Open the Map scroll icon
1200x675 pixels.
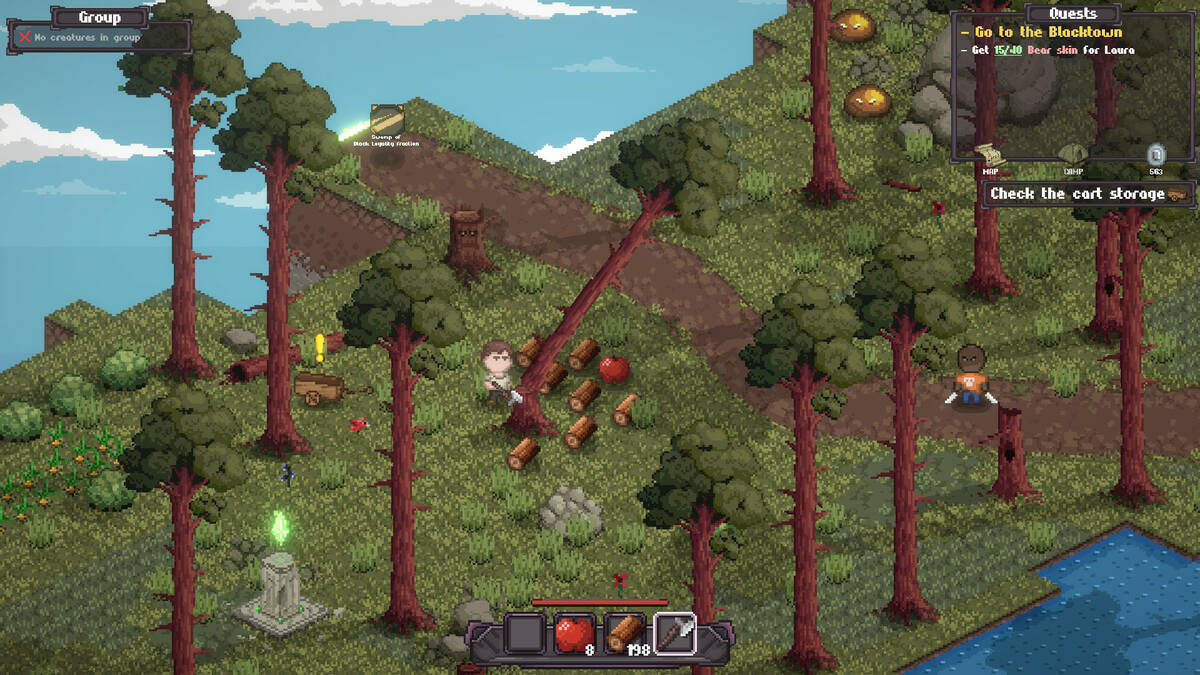tap(988, 154)
